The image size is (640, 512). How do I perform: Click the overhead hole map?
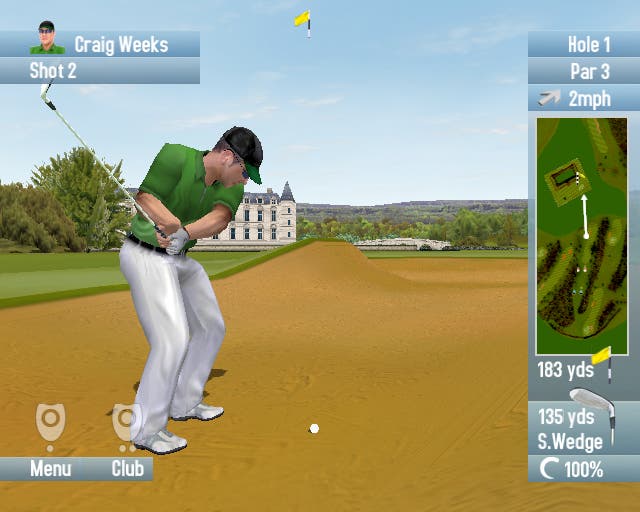(581, 236)
